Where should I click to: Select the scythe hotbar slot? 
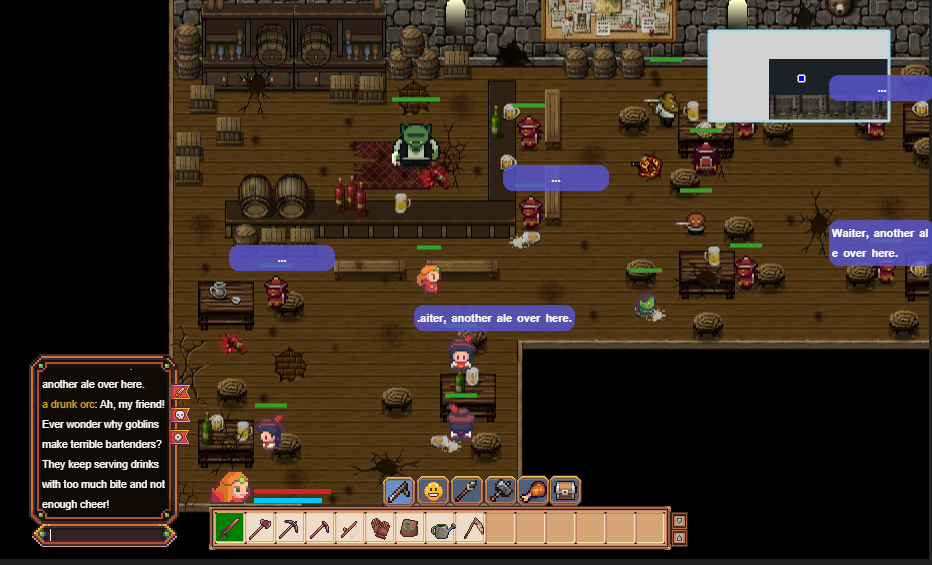[470, 528]
